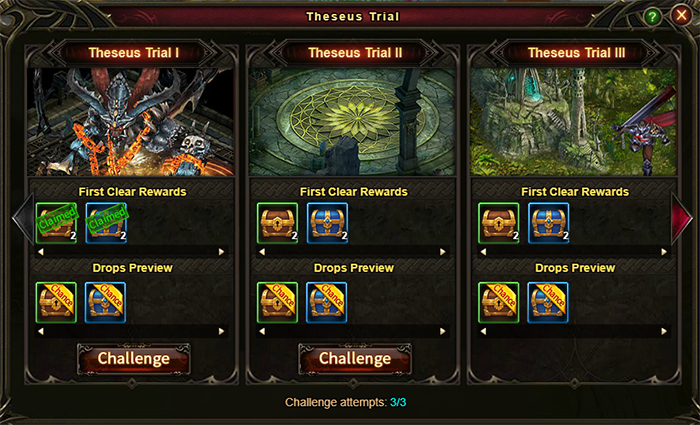Open the green question mark help
Screen dimensions: 700x425
[x=652, y=17]
